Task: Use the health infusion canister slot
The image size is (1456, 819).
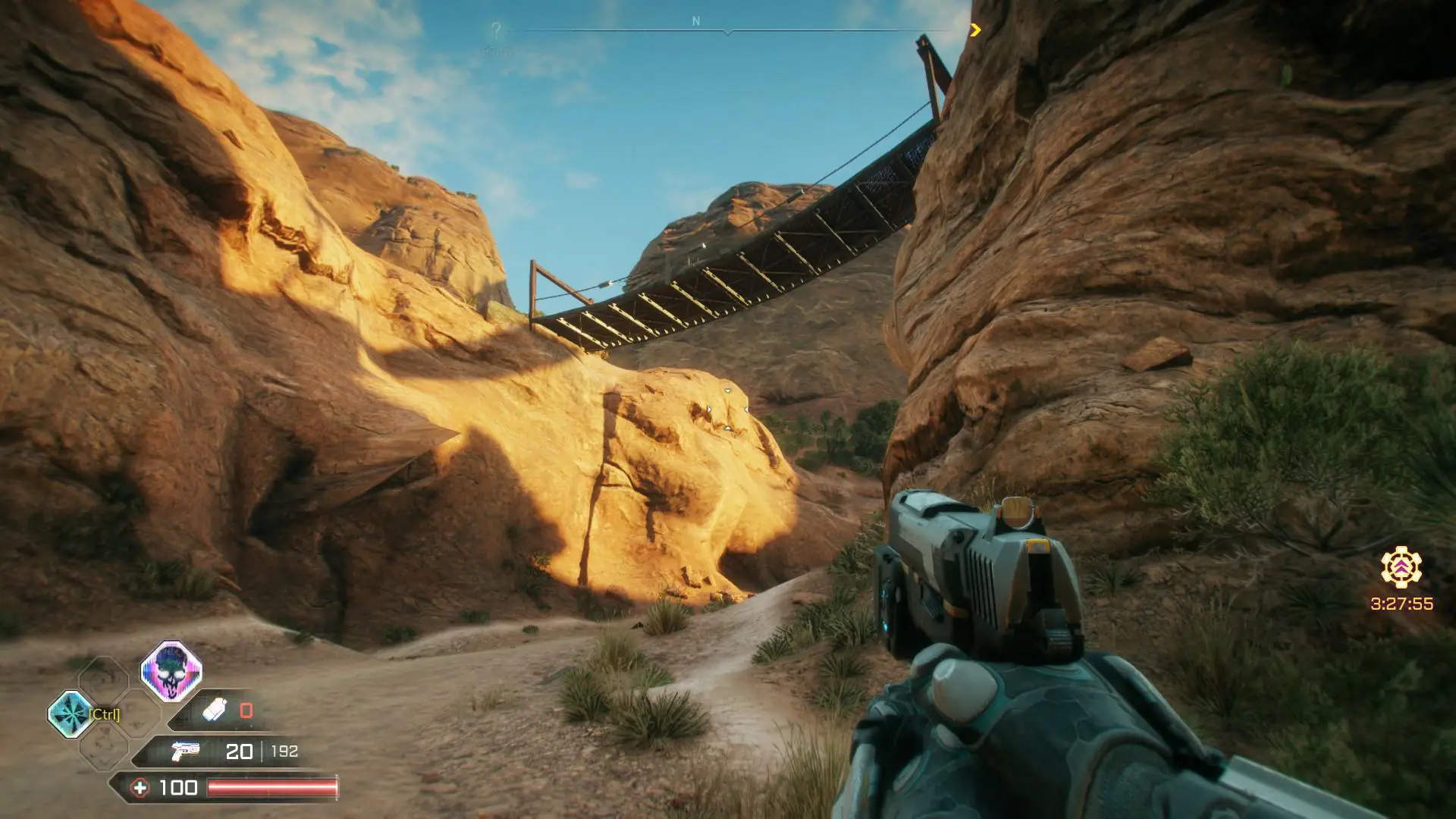Action: pos(215,711)
